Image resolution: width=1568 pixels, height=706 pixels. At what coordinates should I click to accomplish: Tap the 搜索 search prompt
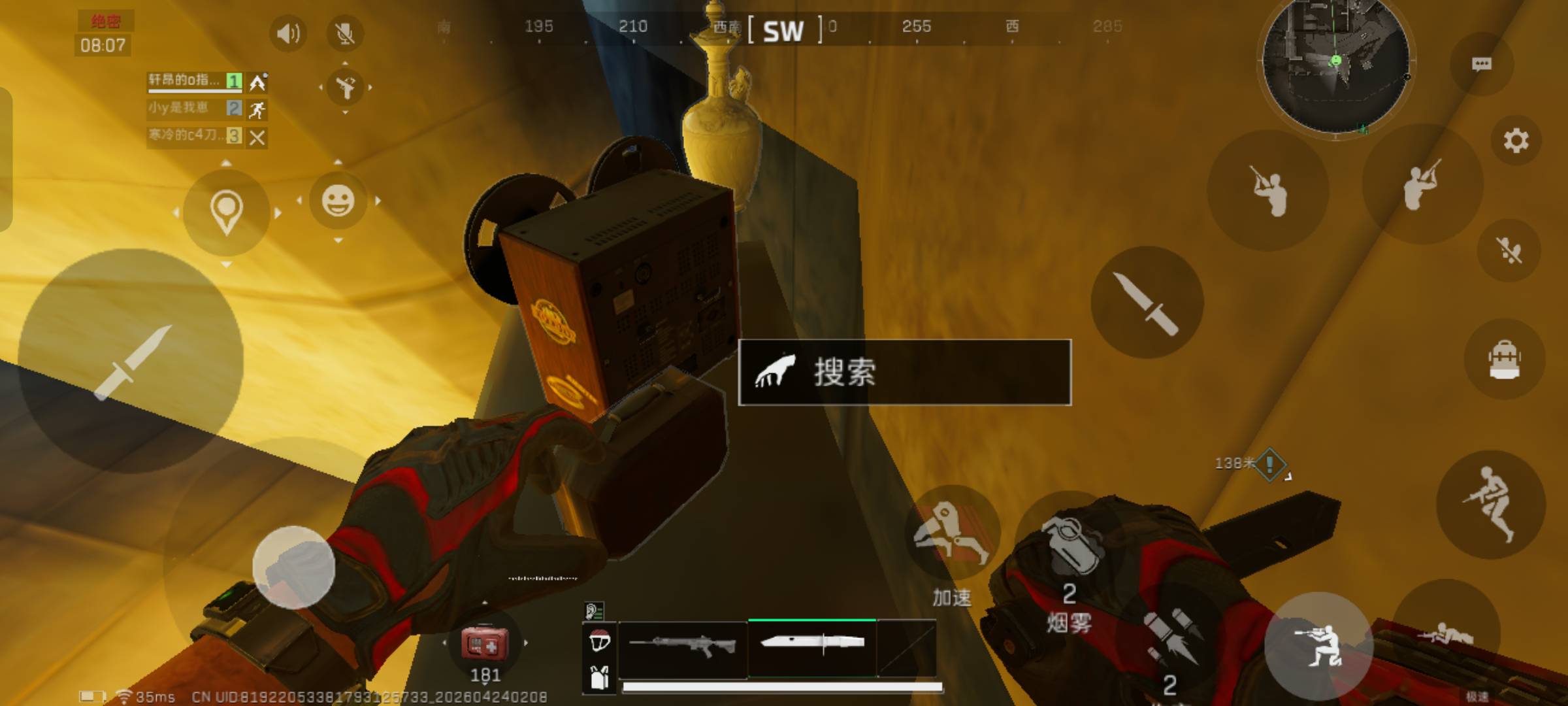pos(904,373)
